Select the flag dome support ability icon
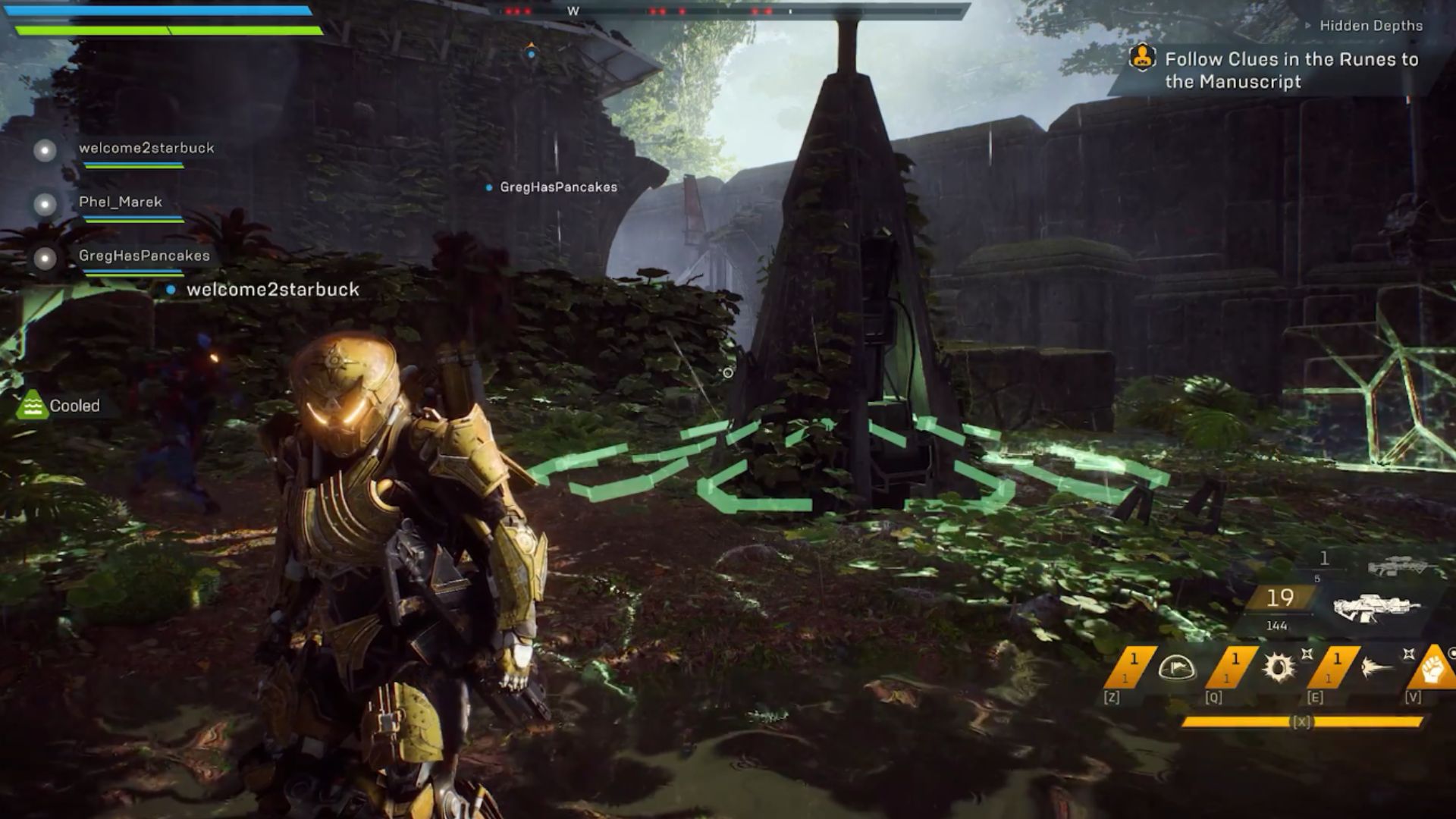1456x819 pixels. tap(1176, 669)
